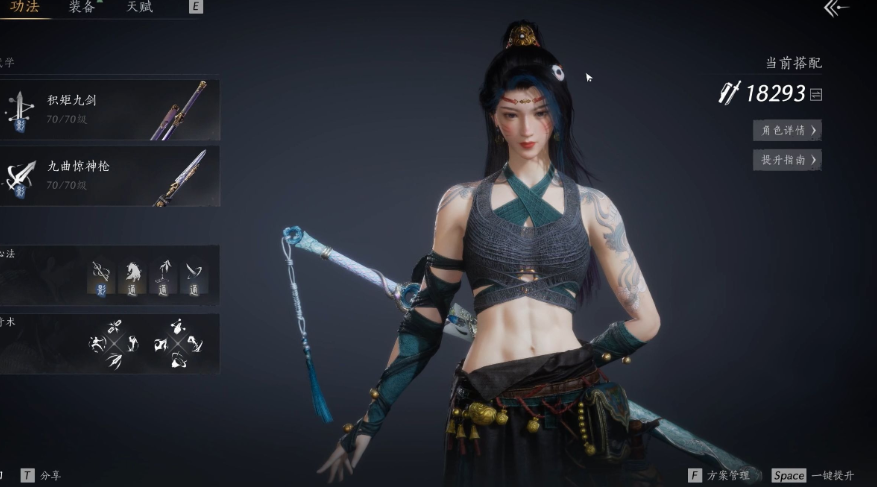This screenshot has width=877, height=487.
Task: Switch to the 天赋 talents tab
Action: coord(140,6)
